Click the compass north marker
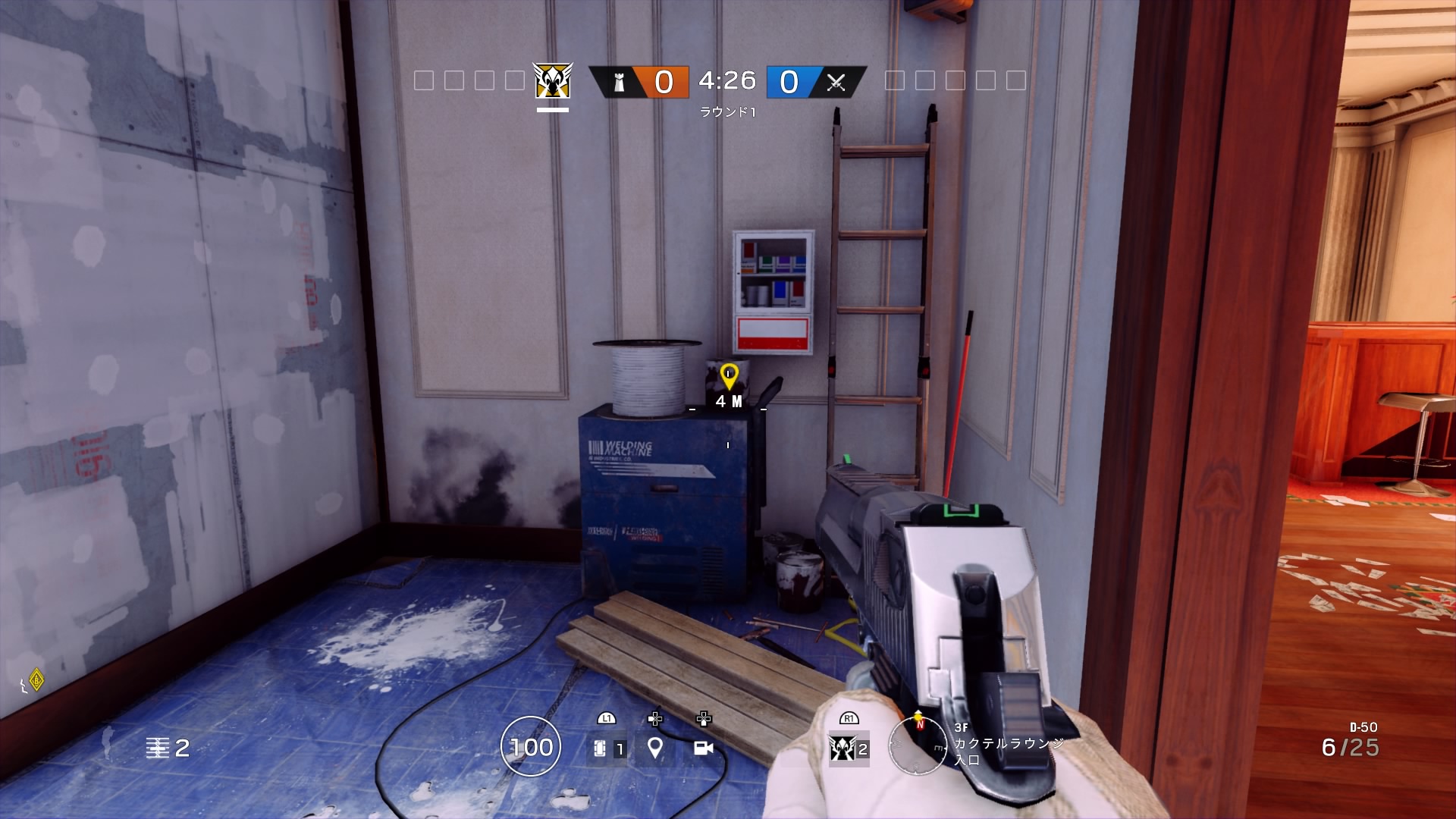The height and width of the screenshot is (819, 1456). 921,724
